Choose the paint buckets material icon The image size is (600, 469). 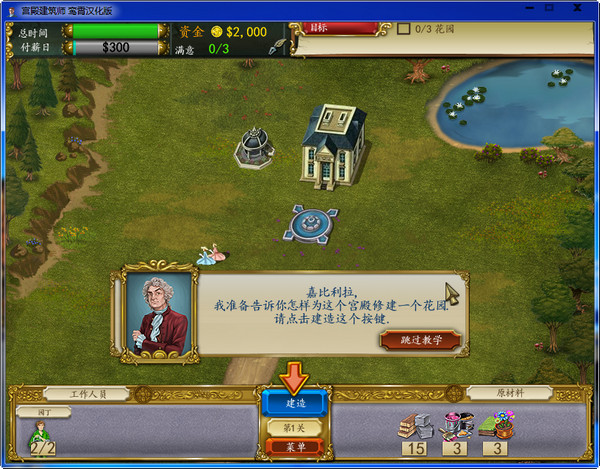[458, 425]
